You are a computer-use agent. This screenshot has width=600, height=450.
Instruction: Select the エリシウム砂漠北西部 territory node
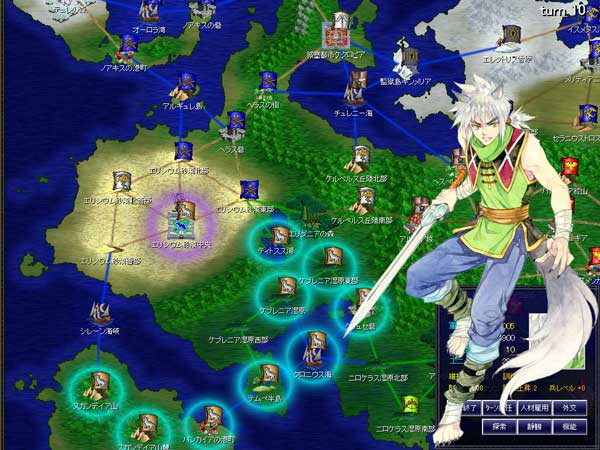point(123,182)
